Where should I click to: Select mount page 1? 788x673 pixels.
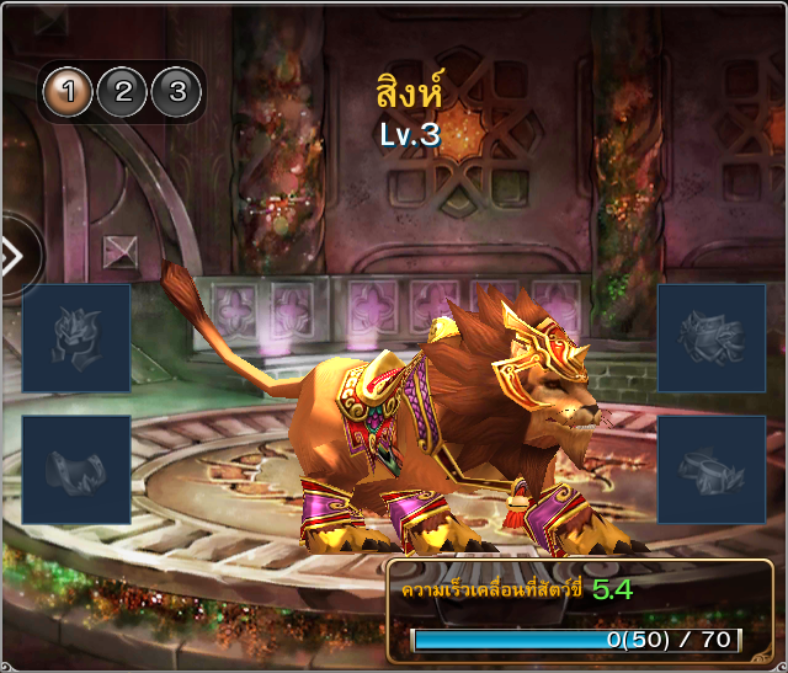click(68, 93)
